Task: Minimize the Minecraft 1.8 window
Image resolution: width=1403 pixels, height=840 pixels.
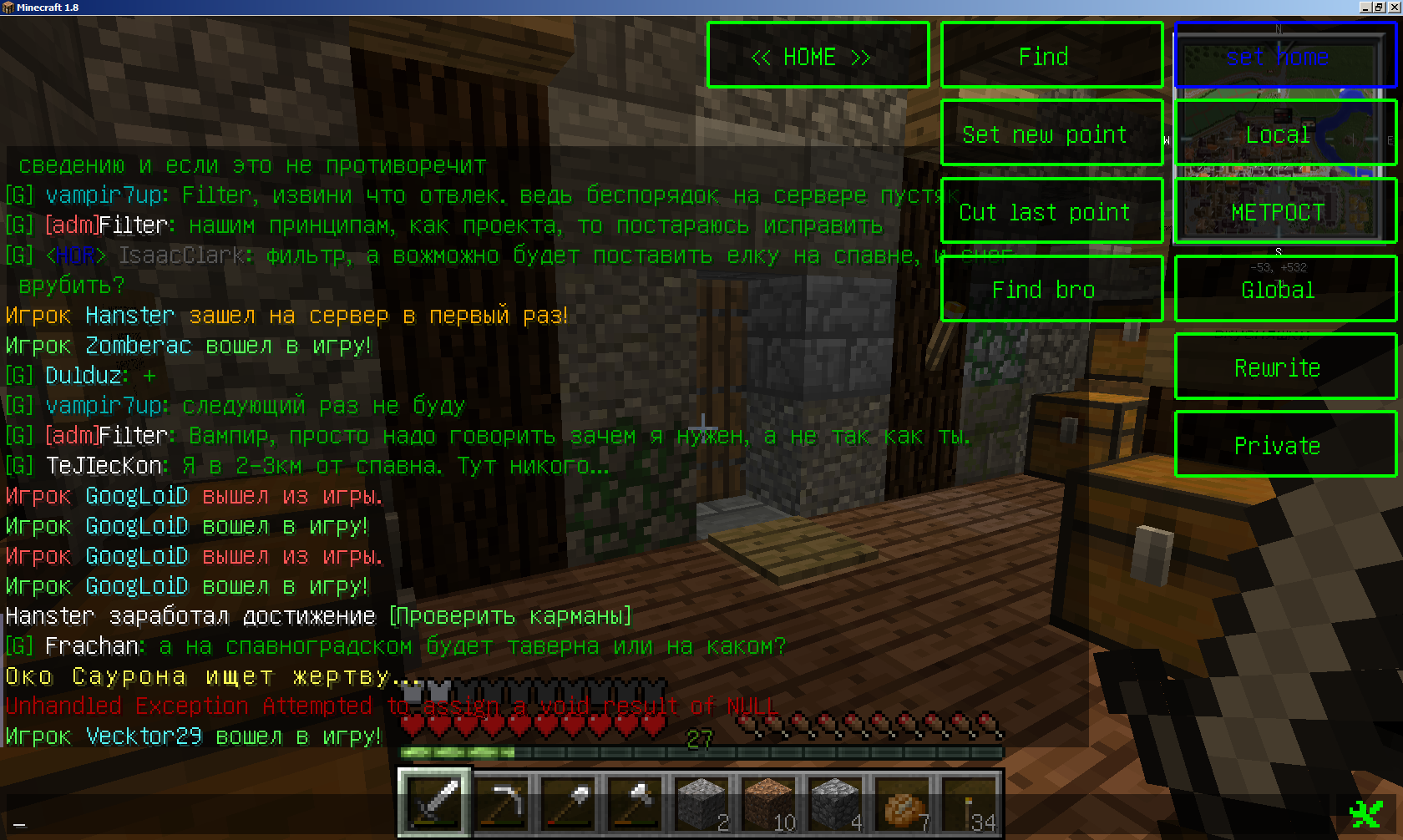Action: point(1365,8)
